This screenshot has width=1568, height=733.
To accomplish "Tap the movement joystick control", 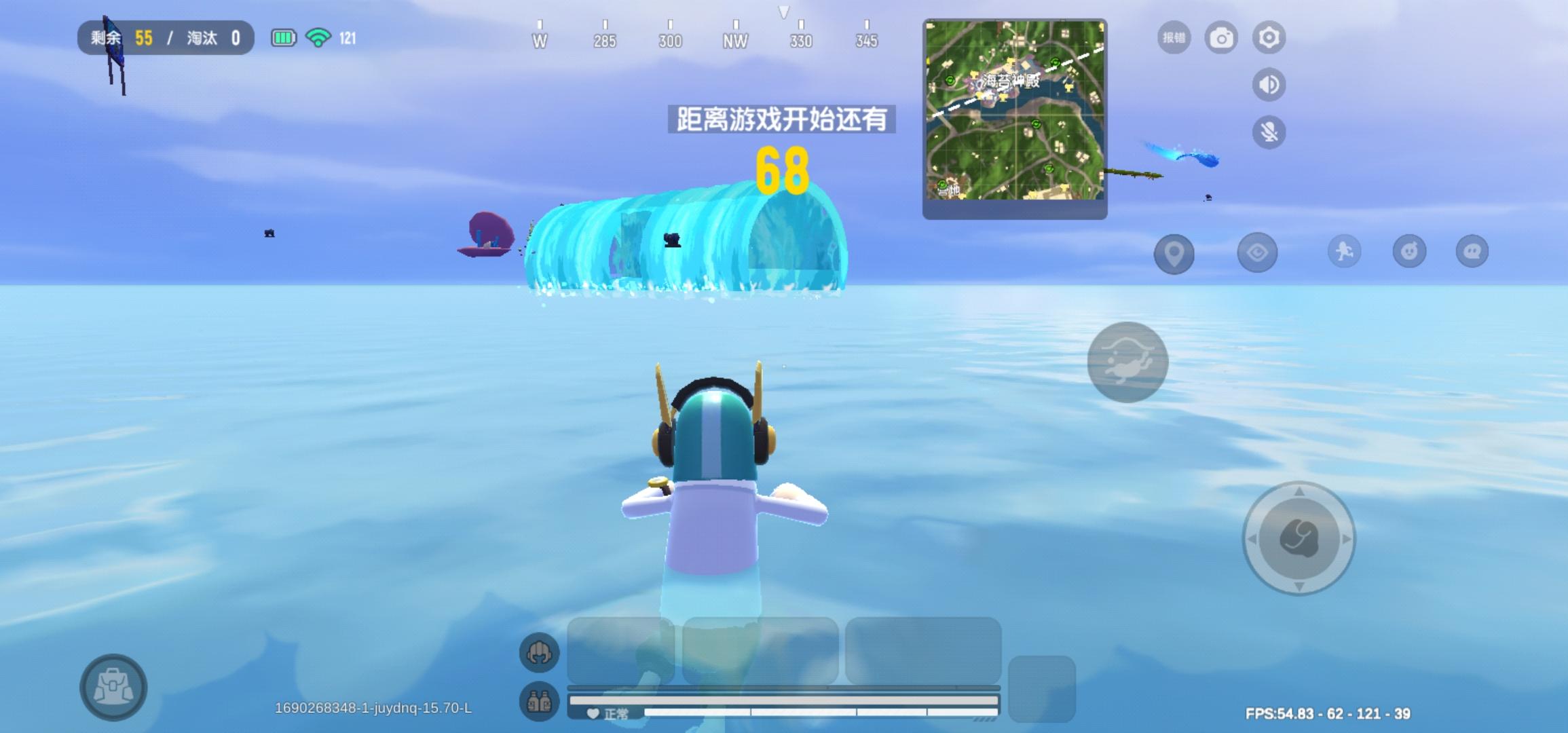I will coord(1298,540).
